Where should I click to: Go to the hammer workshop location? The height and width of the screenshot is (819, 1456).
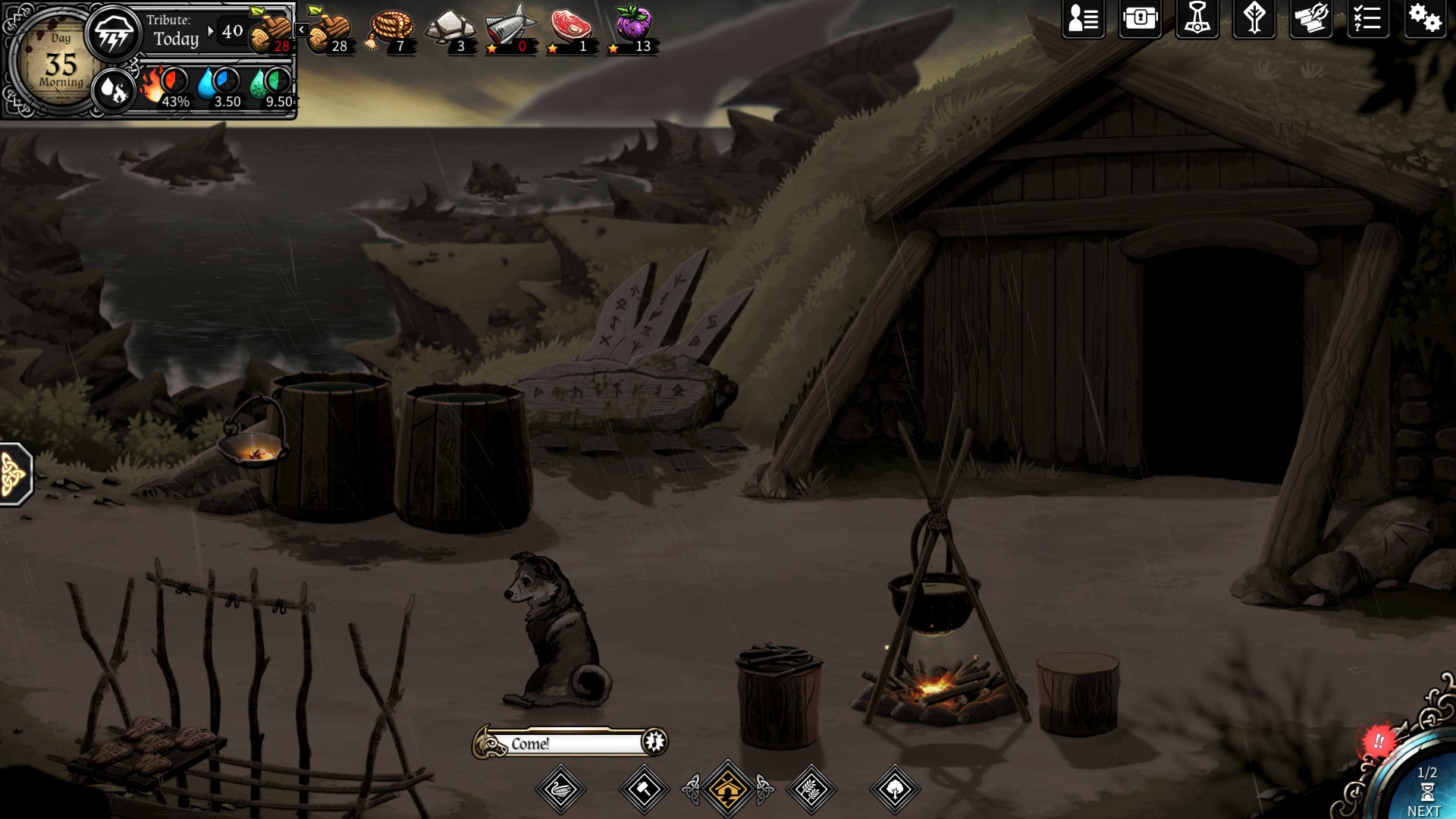click(644, 790)
